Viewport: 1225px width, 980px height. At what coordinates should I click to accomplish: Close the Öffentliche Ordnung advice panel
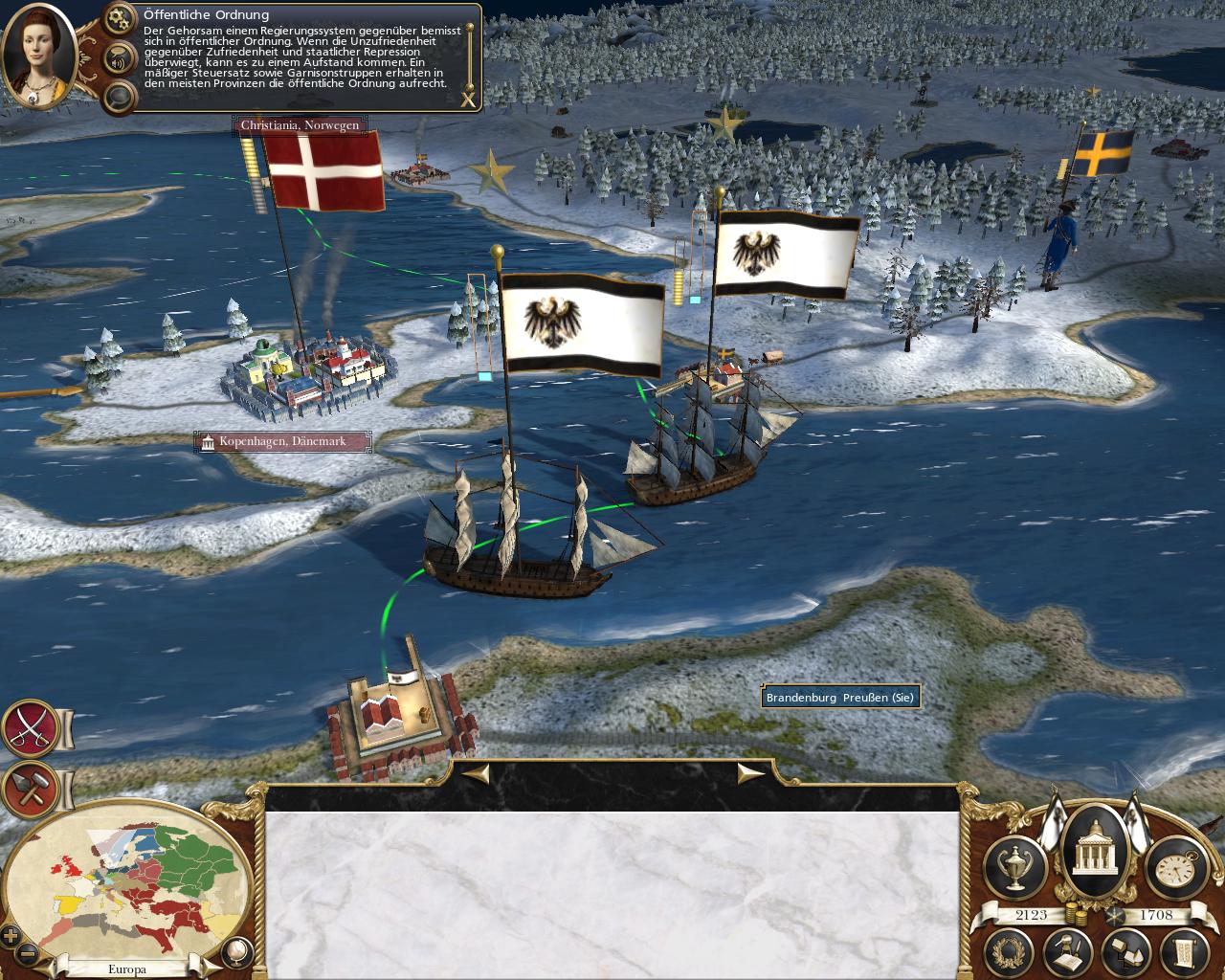(x=468, y=99)
